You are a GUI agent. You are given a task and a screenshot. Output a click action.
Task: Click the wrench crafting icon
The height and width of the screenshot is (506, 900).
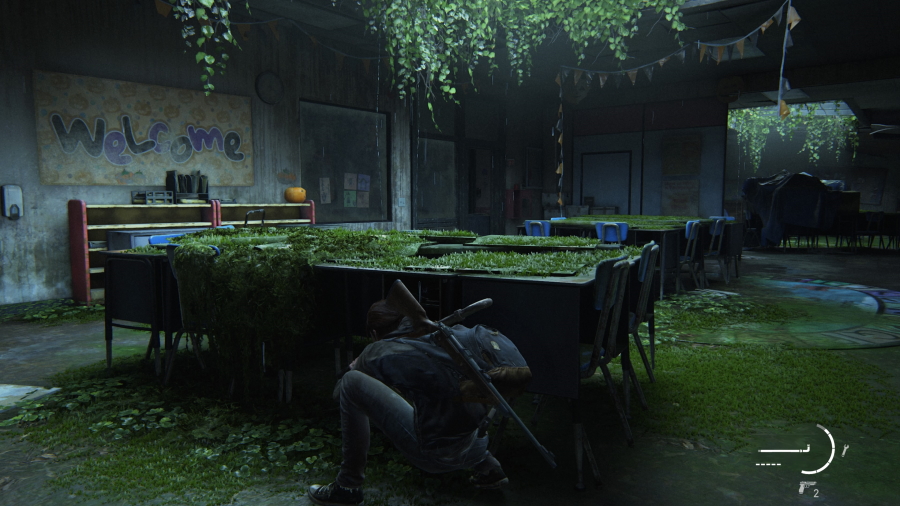point(844,451)
